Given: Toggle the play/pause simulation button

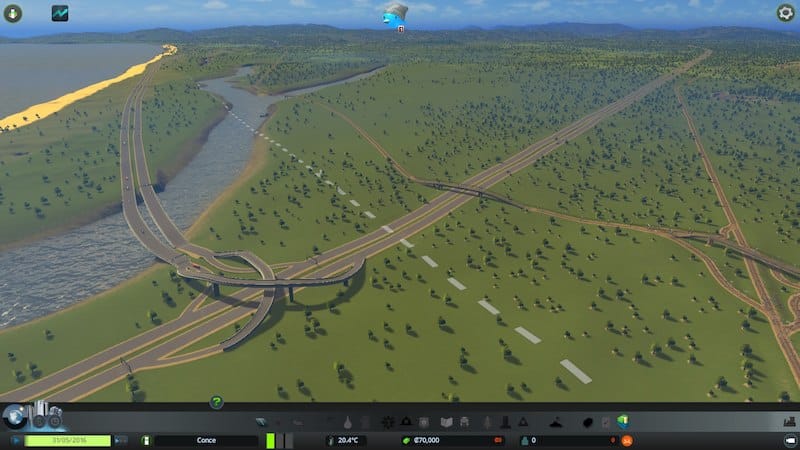Looking at the screenshot, I should [13, 440].
